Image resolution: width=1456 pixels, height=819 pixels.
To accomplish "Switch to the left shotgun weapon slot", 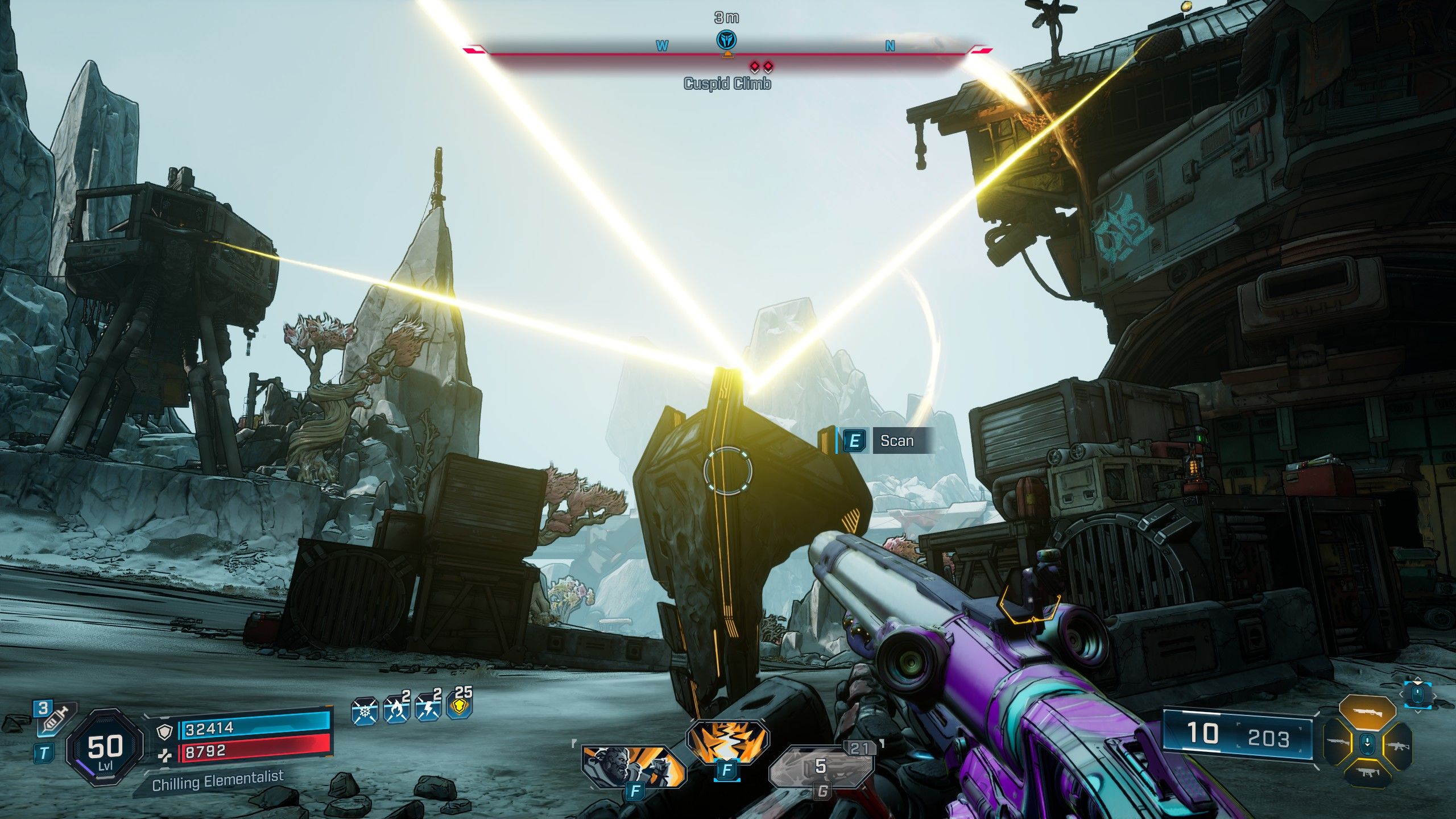I will pos(1338,742).
